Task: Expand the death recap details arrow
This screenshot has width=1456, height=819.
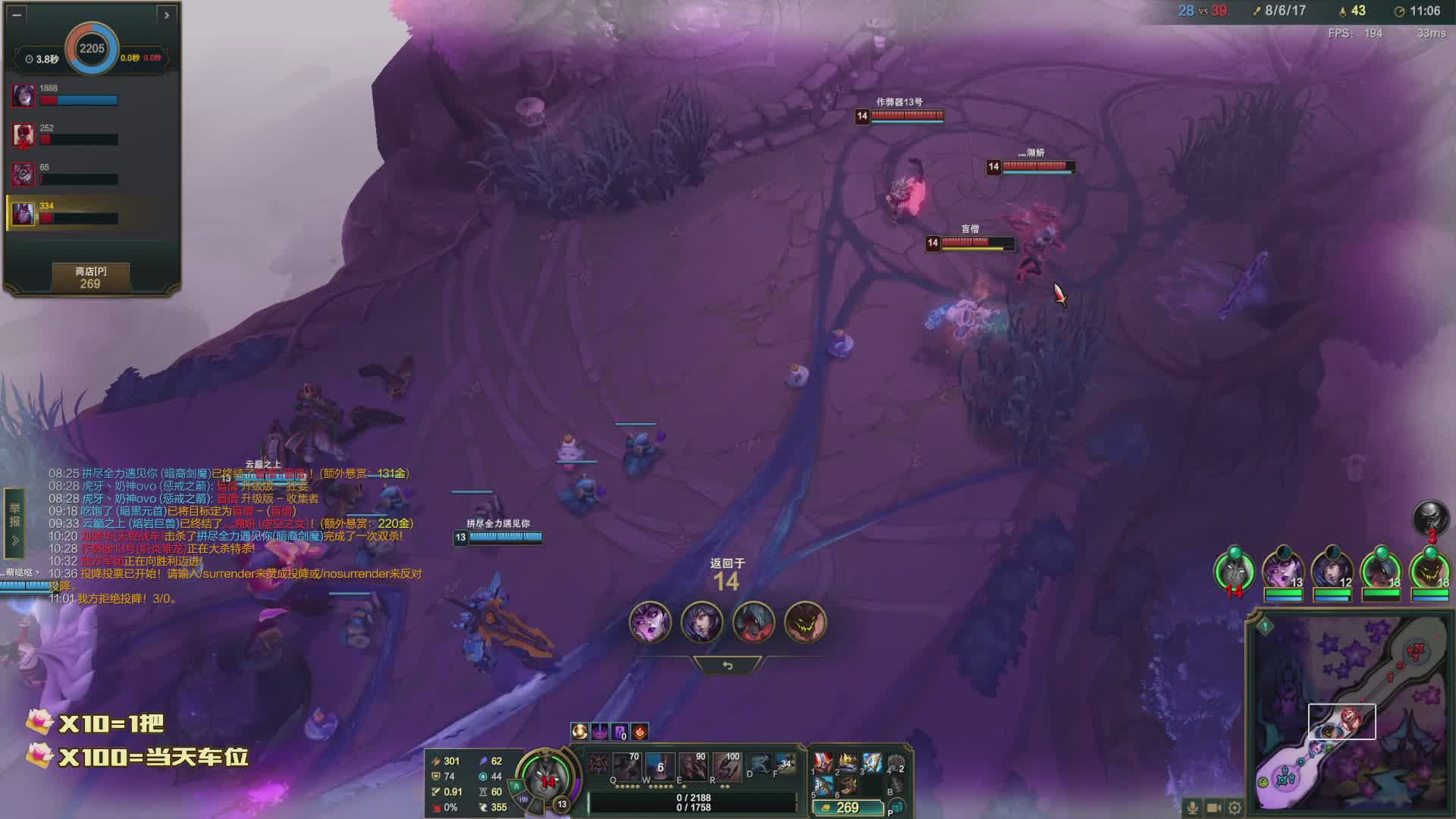Action: click(167, 14)
